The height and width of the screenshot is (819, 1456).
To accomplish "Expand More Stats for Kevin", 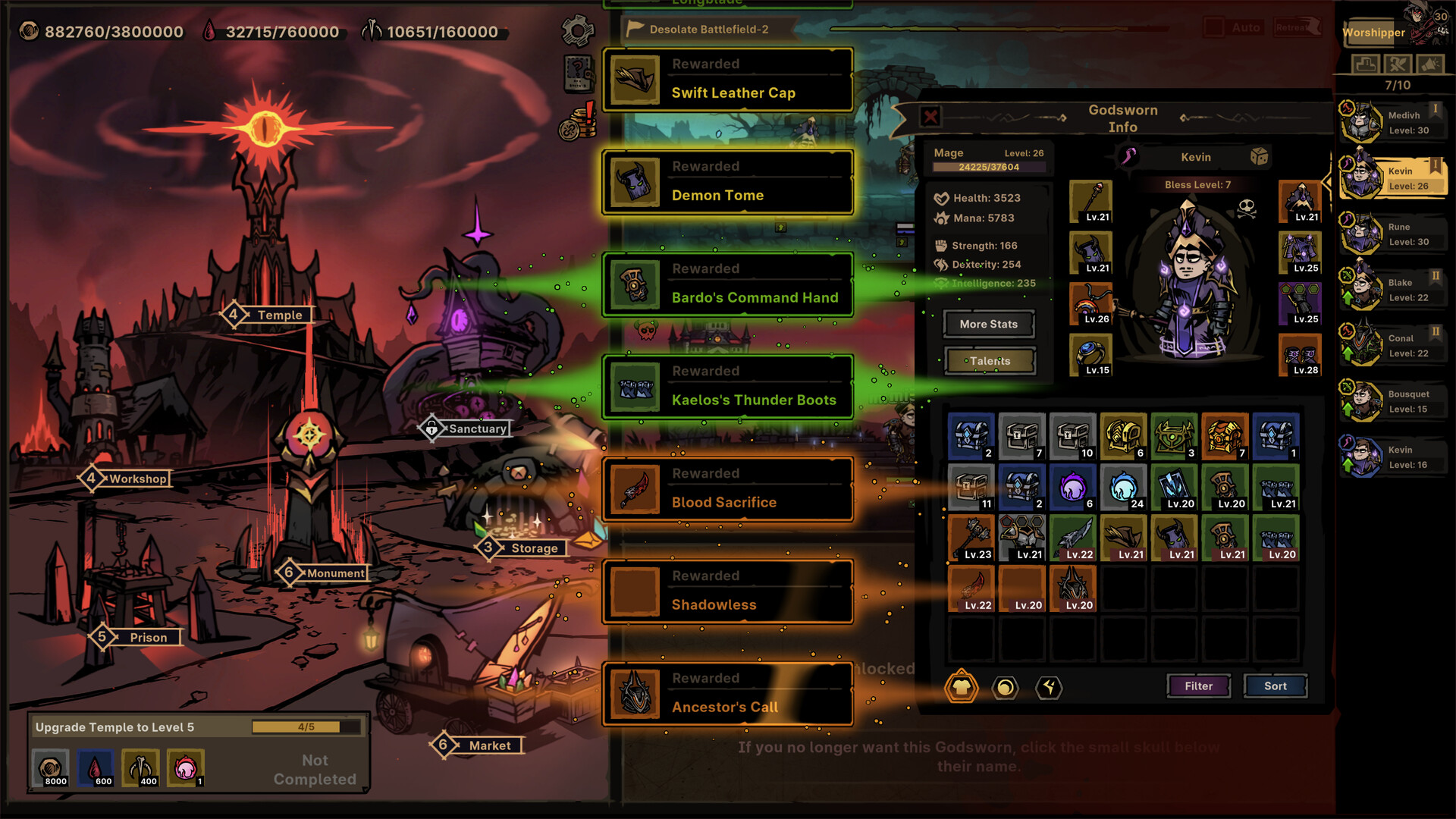I will click(987, 324).
